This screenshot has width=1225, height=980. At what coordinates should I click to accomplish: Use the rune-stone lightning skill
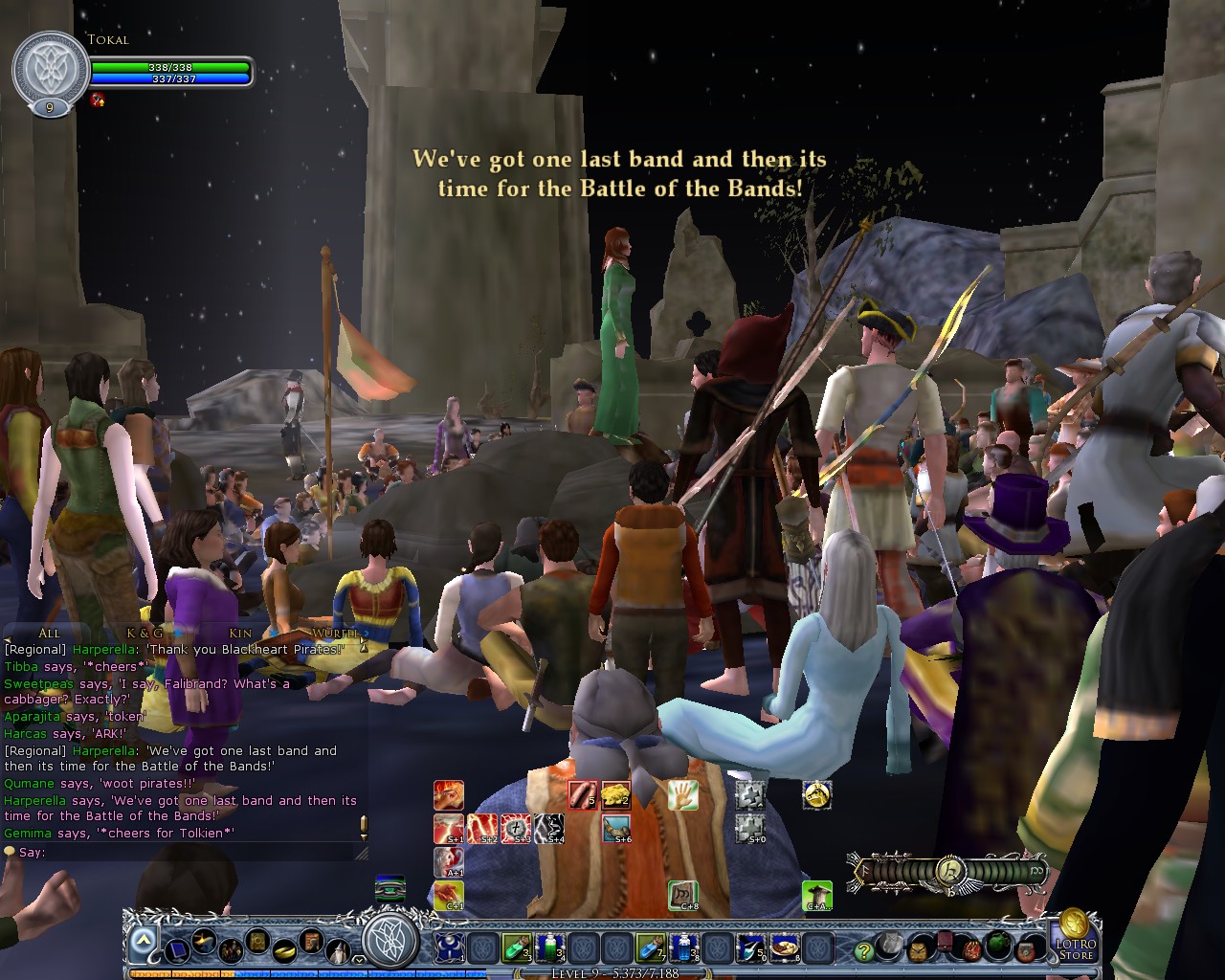coord(516,828)
